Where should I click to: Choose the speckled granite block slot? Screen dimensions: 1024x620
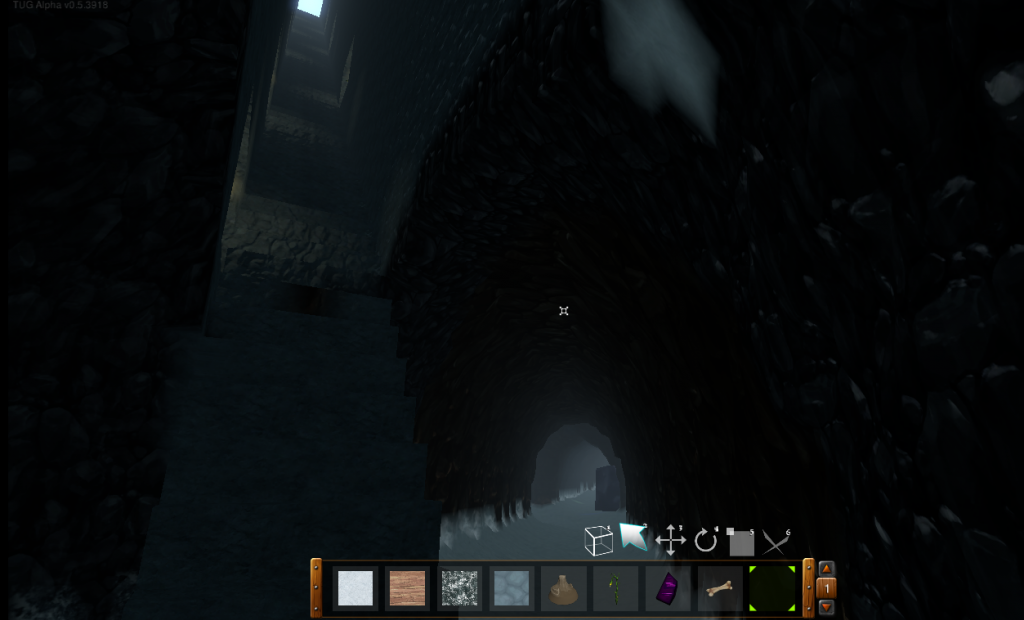pos(460,588)
